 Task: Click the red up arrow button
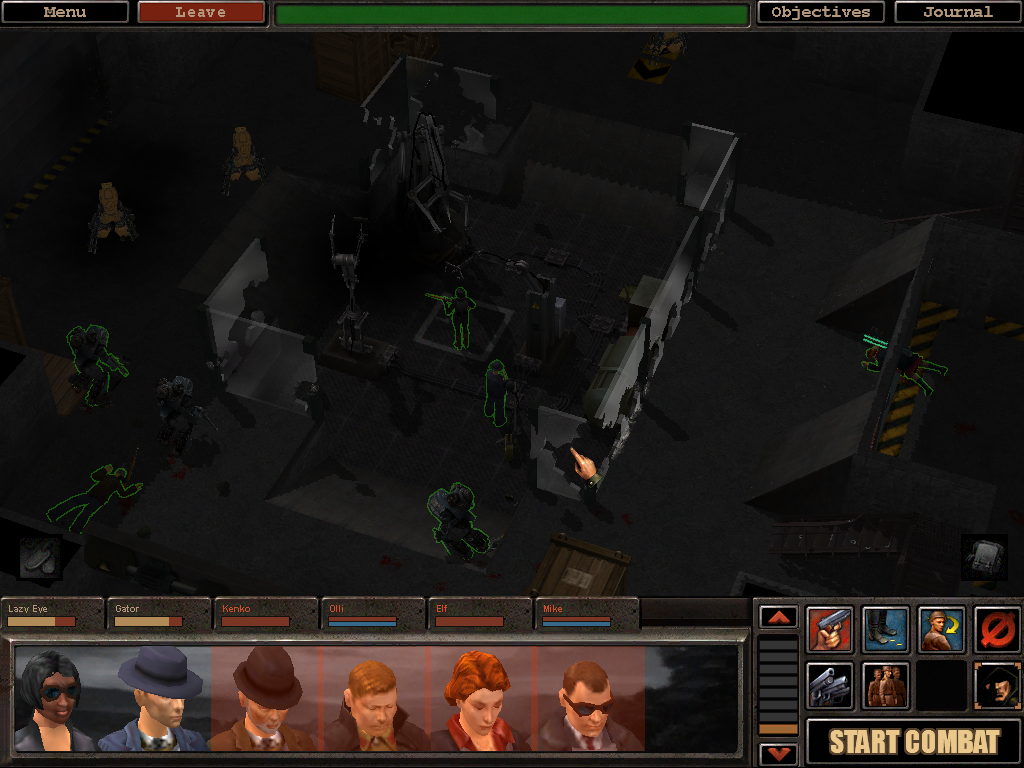click(x=778, y=617)
